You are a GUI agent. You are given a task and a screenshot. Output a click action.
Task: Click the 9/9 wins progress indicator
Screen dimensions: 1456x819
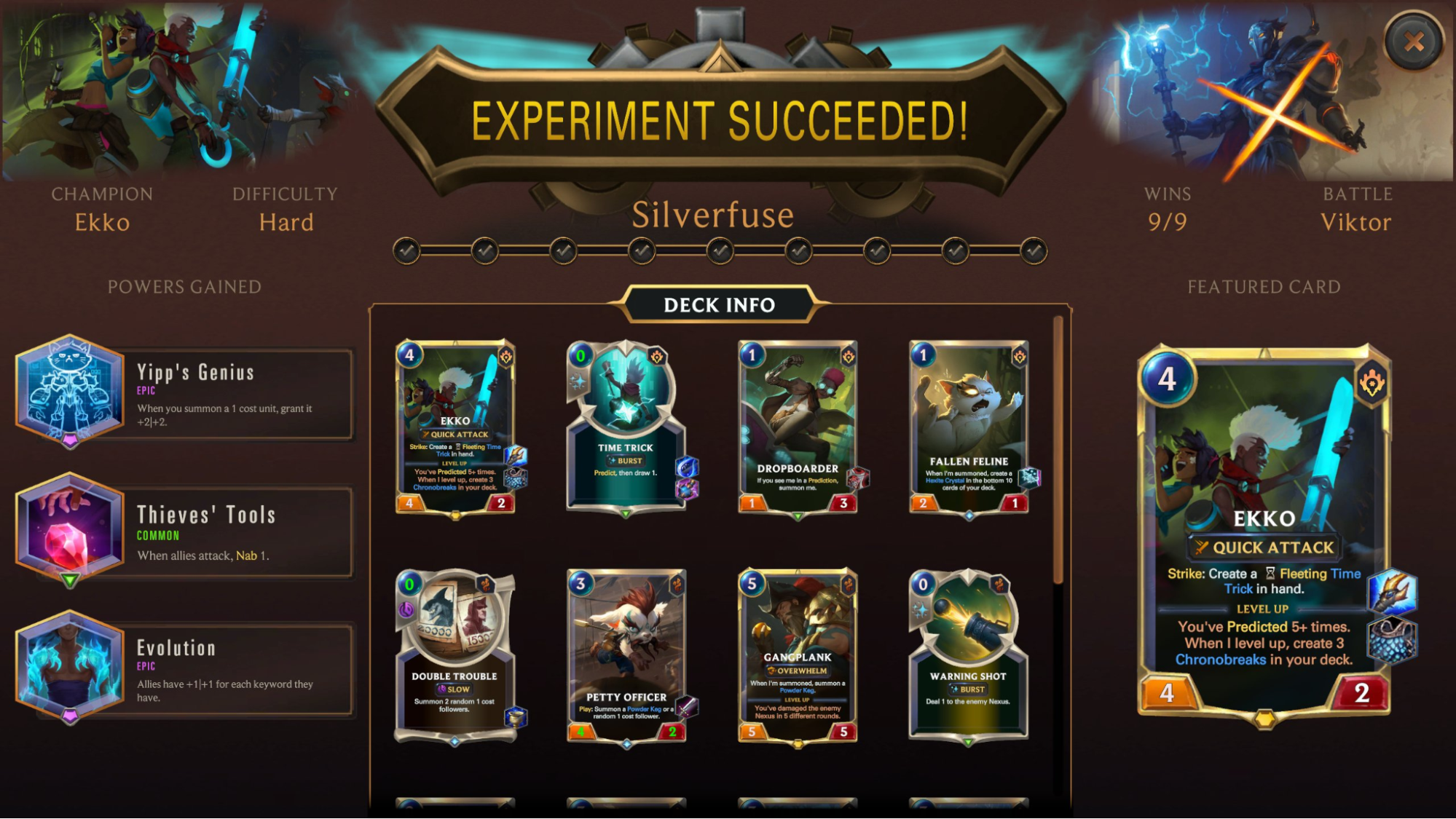[1166, 223]
